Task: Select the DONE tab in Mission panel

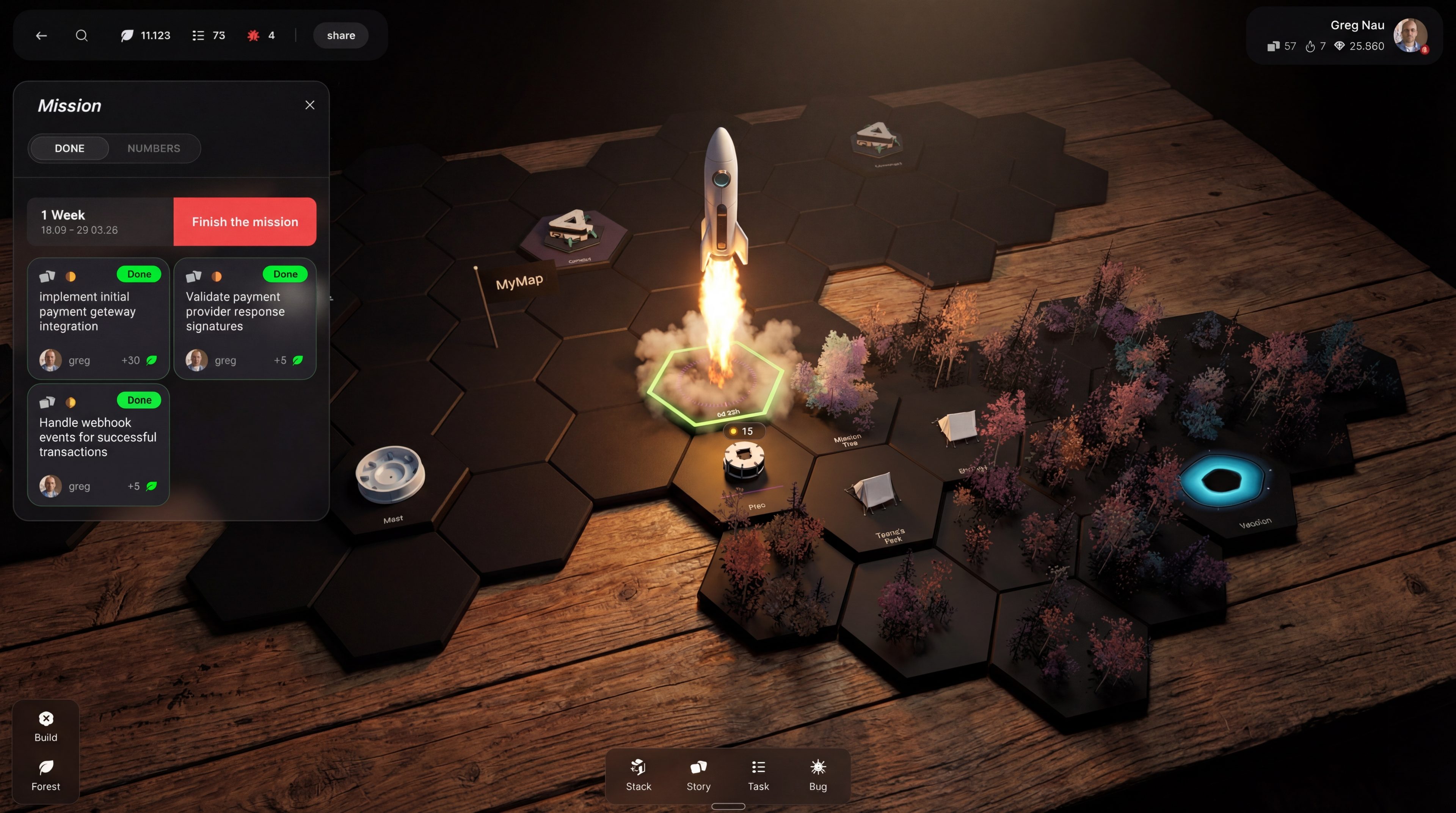Action: pos(69,148)
